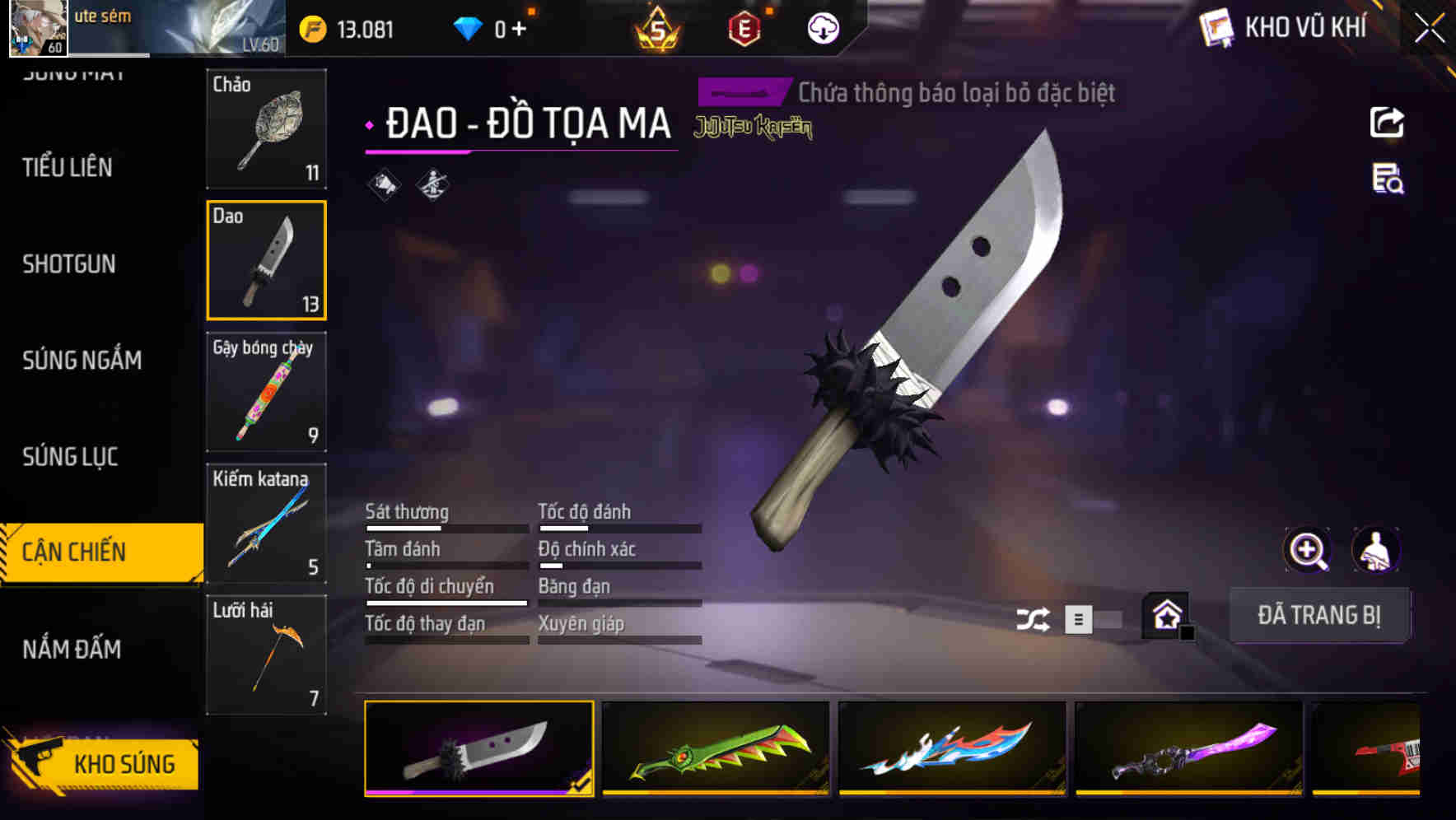Screen dimensions: 1456x820
Task: Click the zoom-in magnifier icon near ĐÃ TRANG BỊ
Action: point(1306,550)
